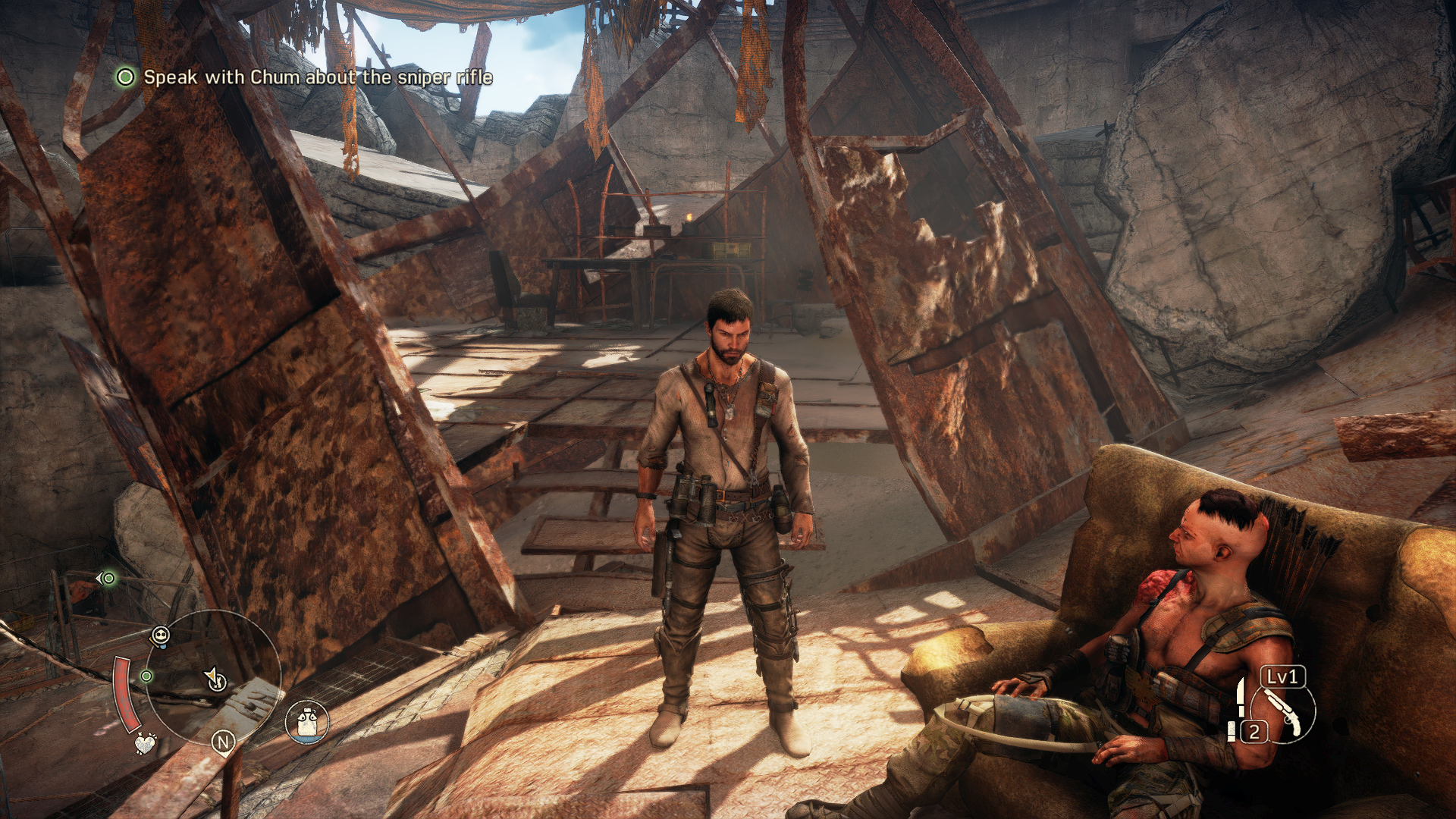
Task: Select the shiv knife icon
Action: [x=1241, y=697]
